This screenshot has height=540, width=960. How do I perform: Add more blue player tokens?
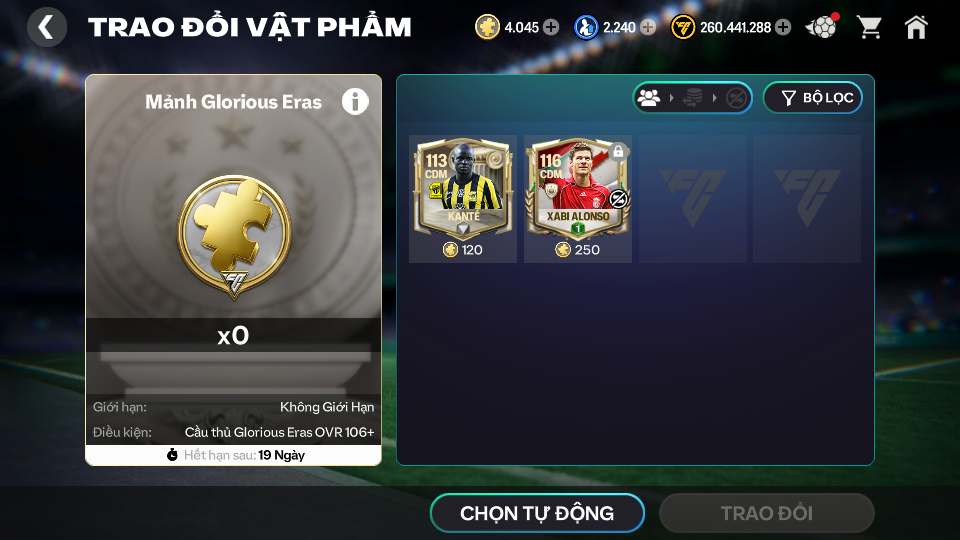[648, 27]
